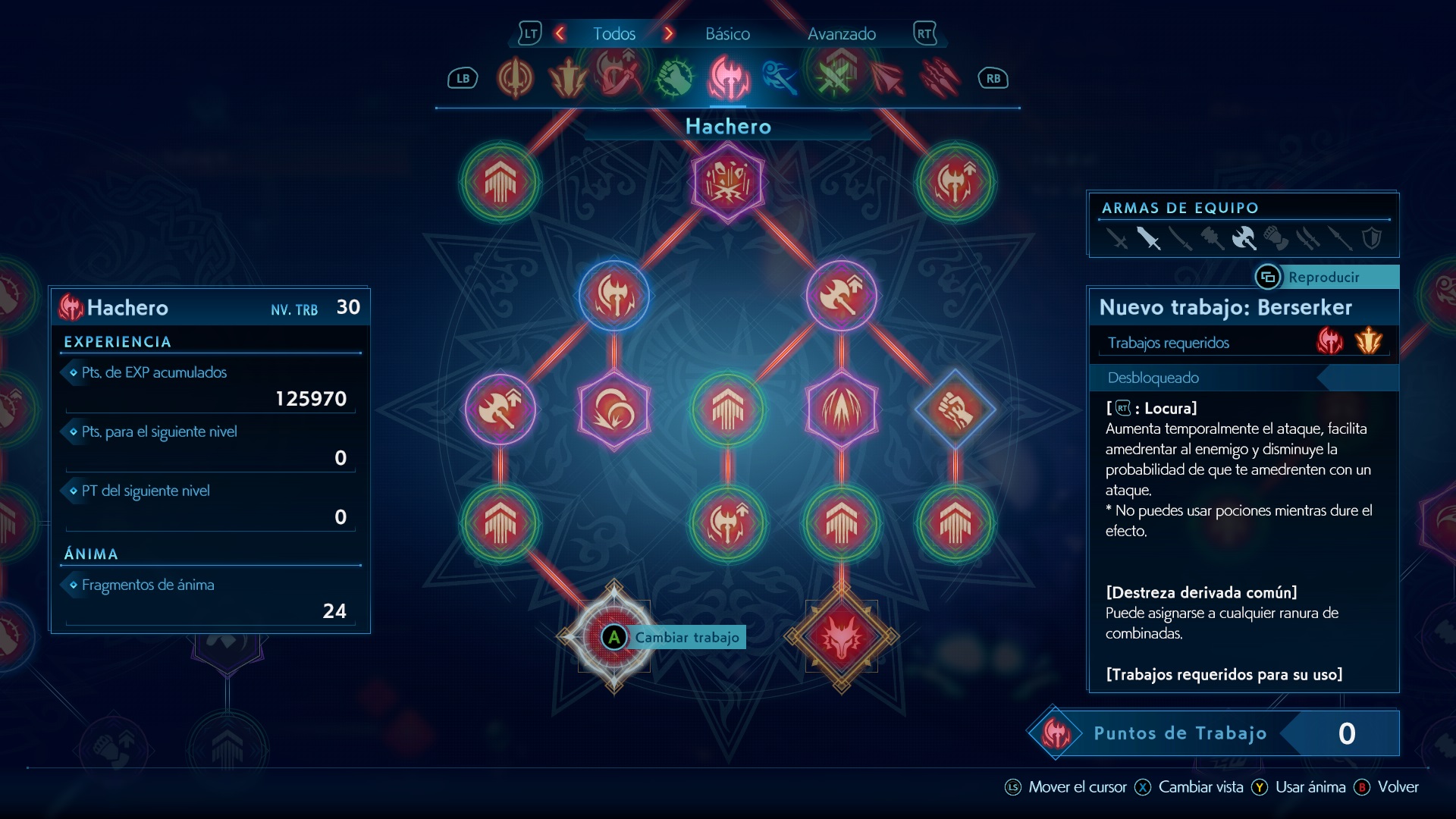Viewport: 1456px width, 819px height.
Task: Play the Reproducir skill preview
Action: (x=1323, y=278)
